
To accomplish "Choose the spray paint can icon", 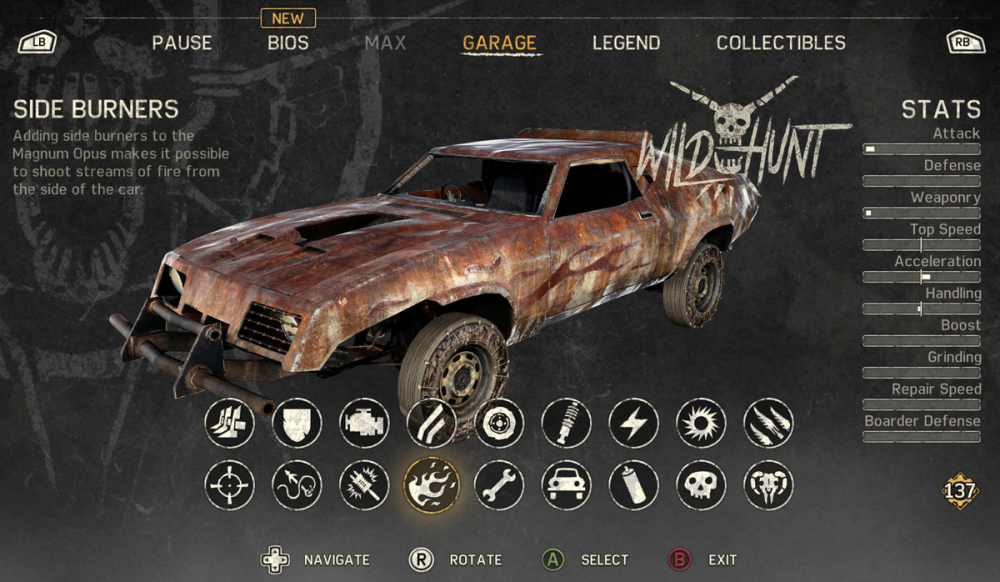I will click(634, 486).
